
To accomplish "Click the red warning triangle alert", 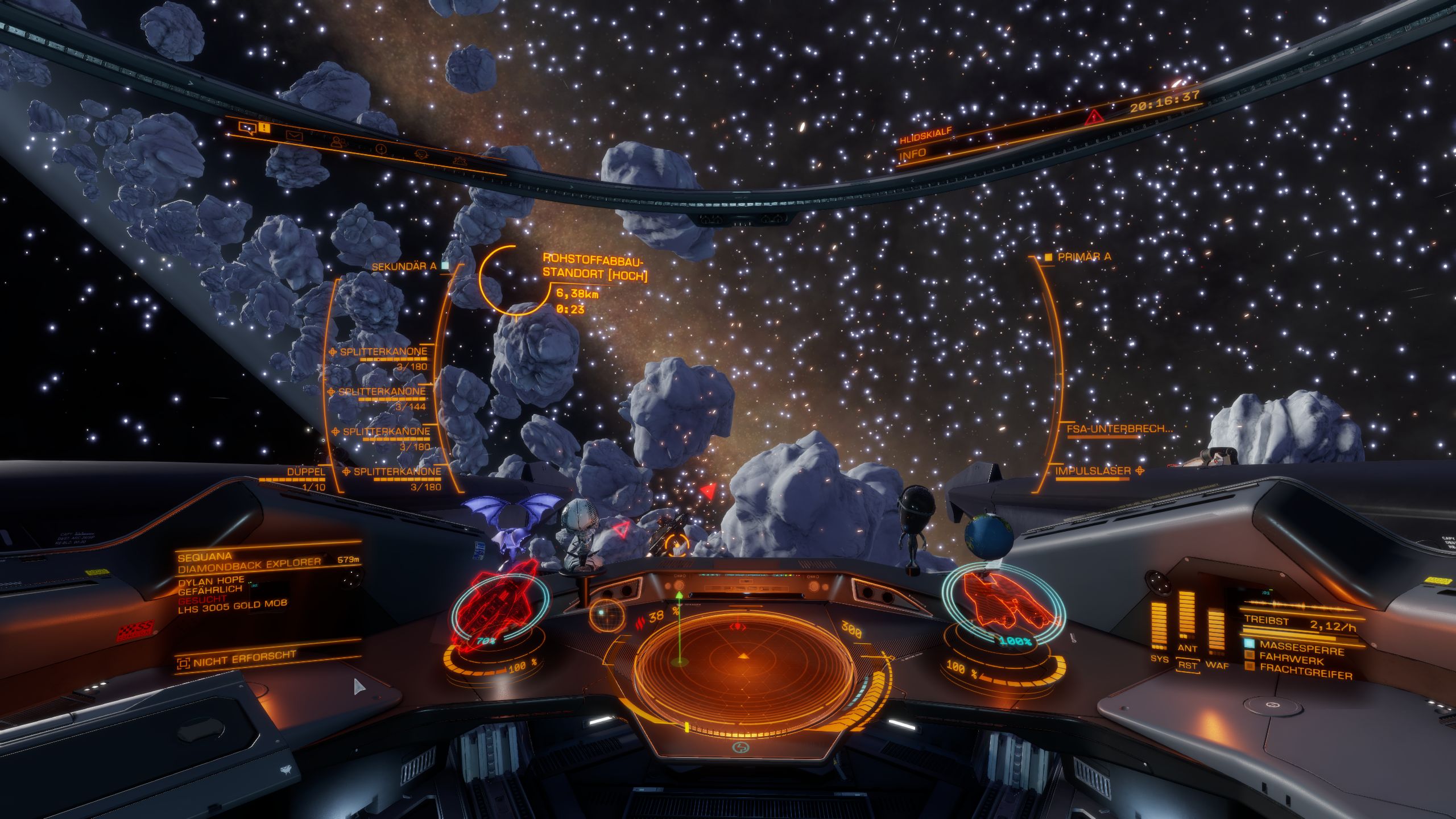I will [x=1094, y=118].
